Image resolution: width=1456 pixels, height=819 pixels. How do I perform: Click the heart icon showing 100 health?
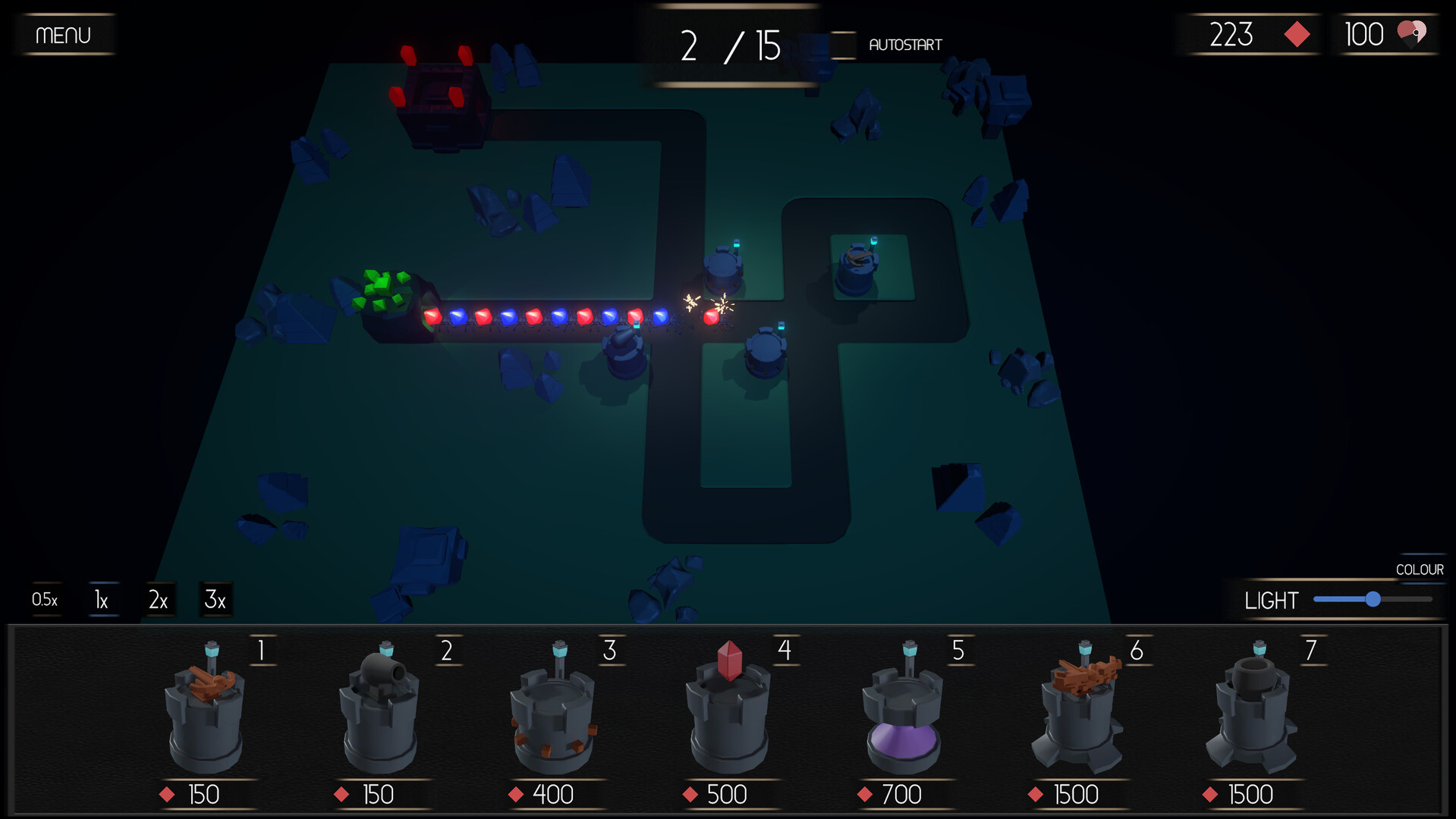pyautogui.click(x=1412, y=33)
